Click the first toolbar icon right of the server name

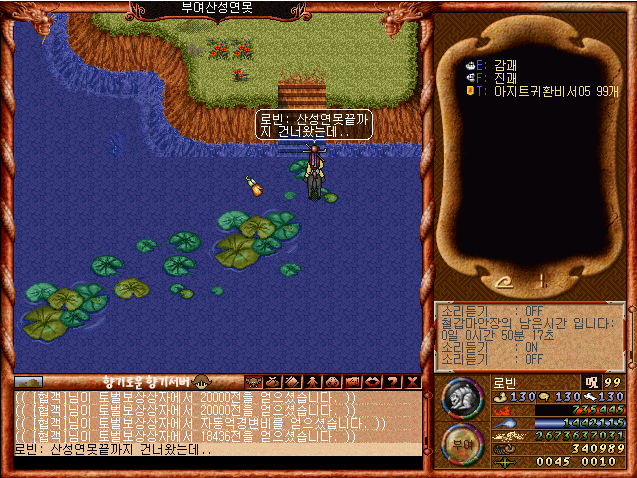pyautogui.click(x=253, y=381)
